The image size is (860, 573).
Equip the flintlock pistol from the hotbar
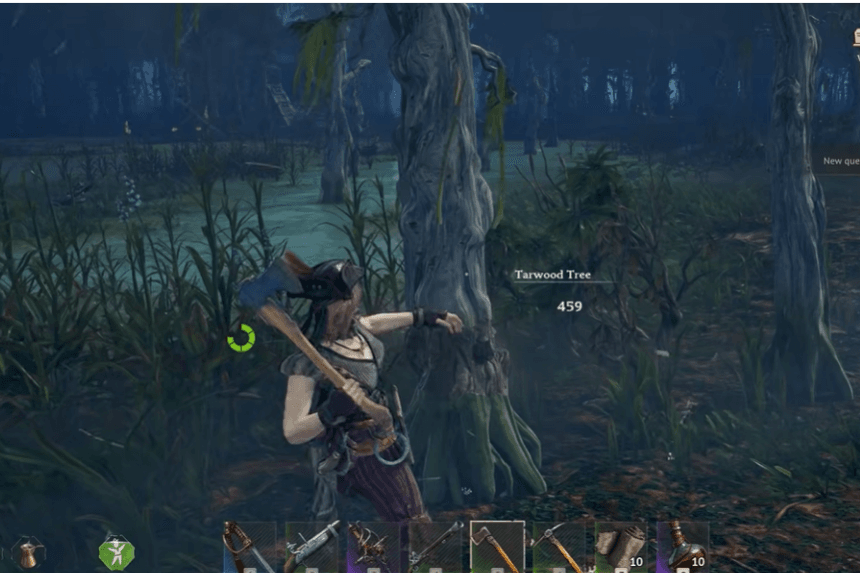(311, 547)
